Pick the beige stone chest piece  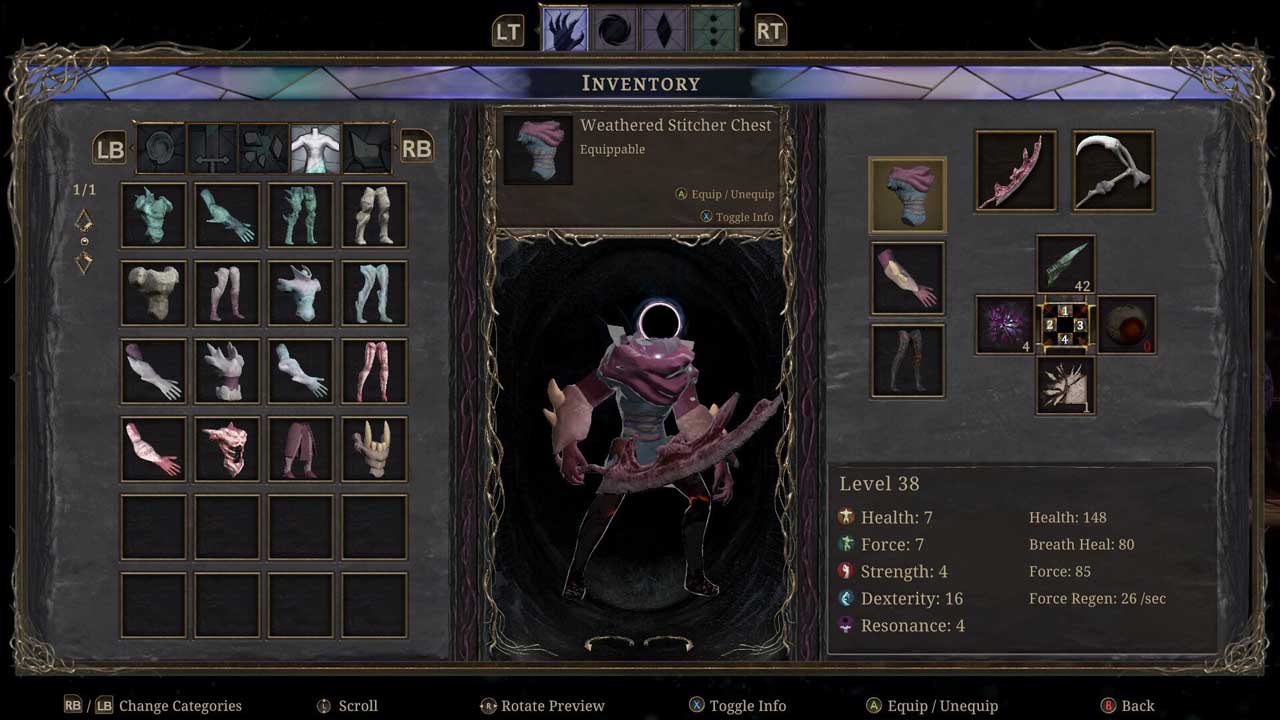(154, 293)
